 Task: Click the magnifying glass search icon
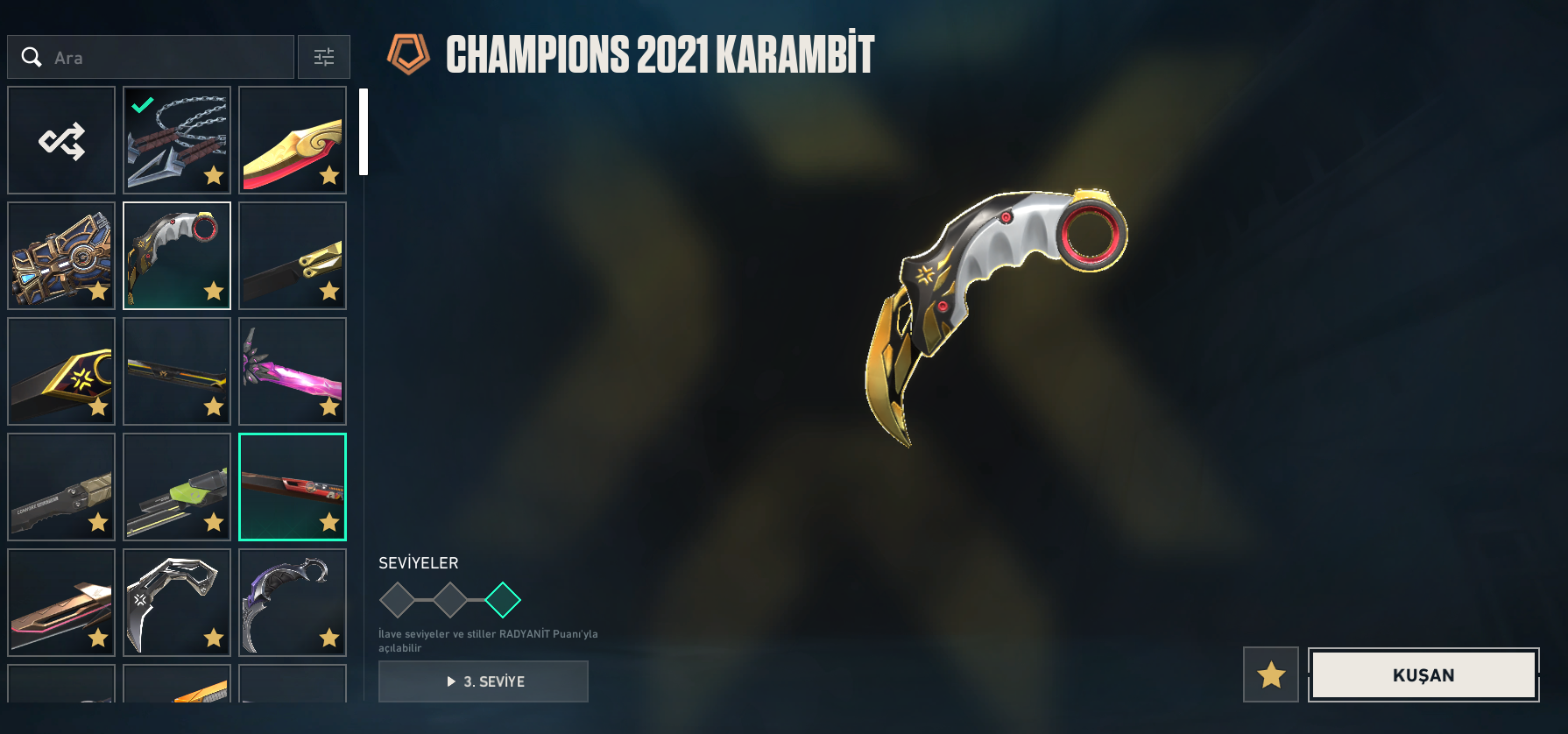[32, 56]
